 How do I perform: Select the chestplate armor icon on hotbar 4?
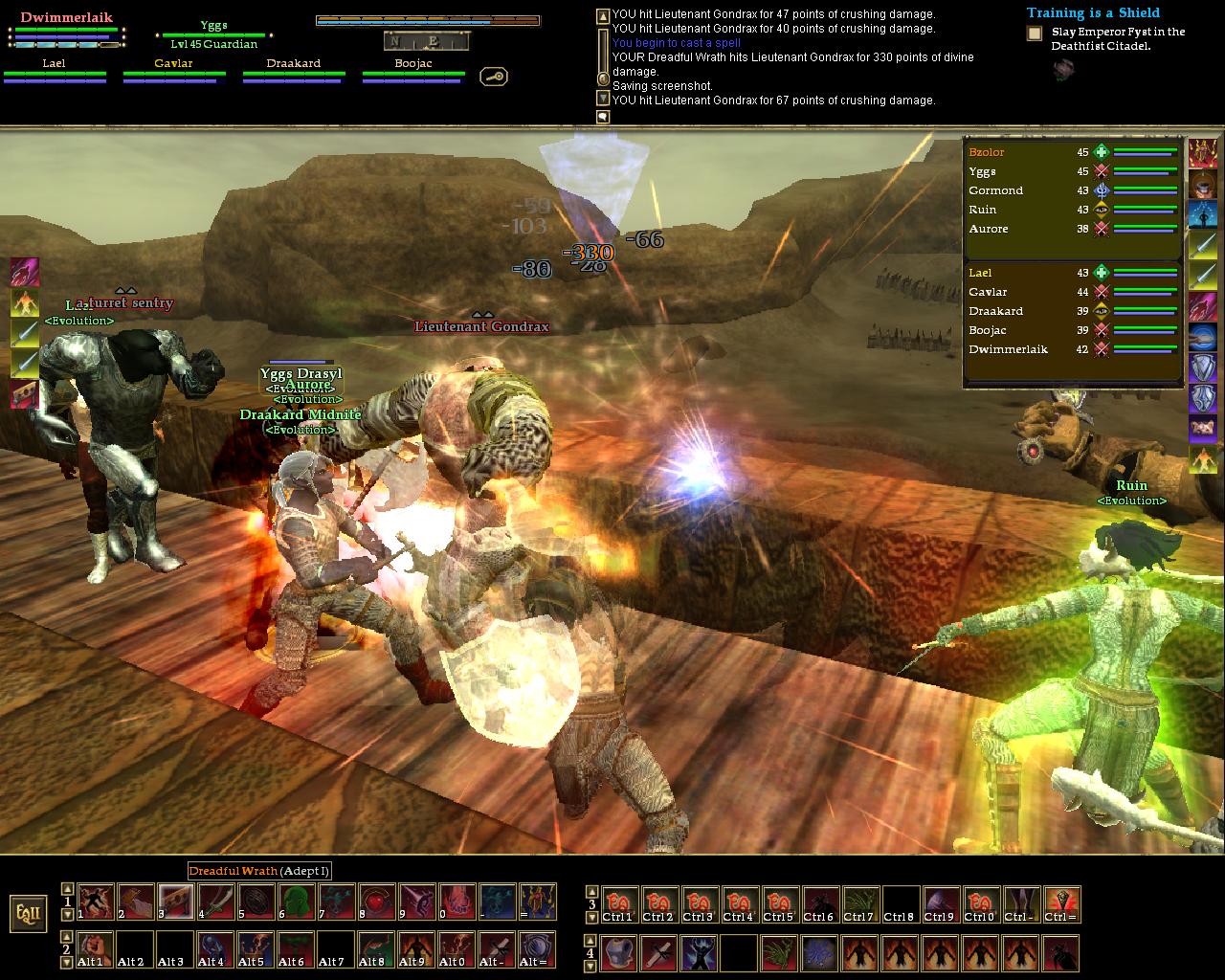(617, 953)
